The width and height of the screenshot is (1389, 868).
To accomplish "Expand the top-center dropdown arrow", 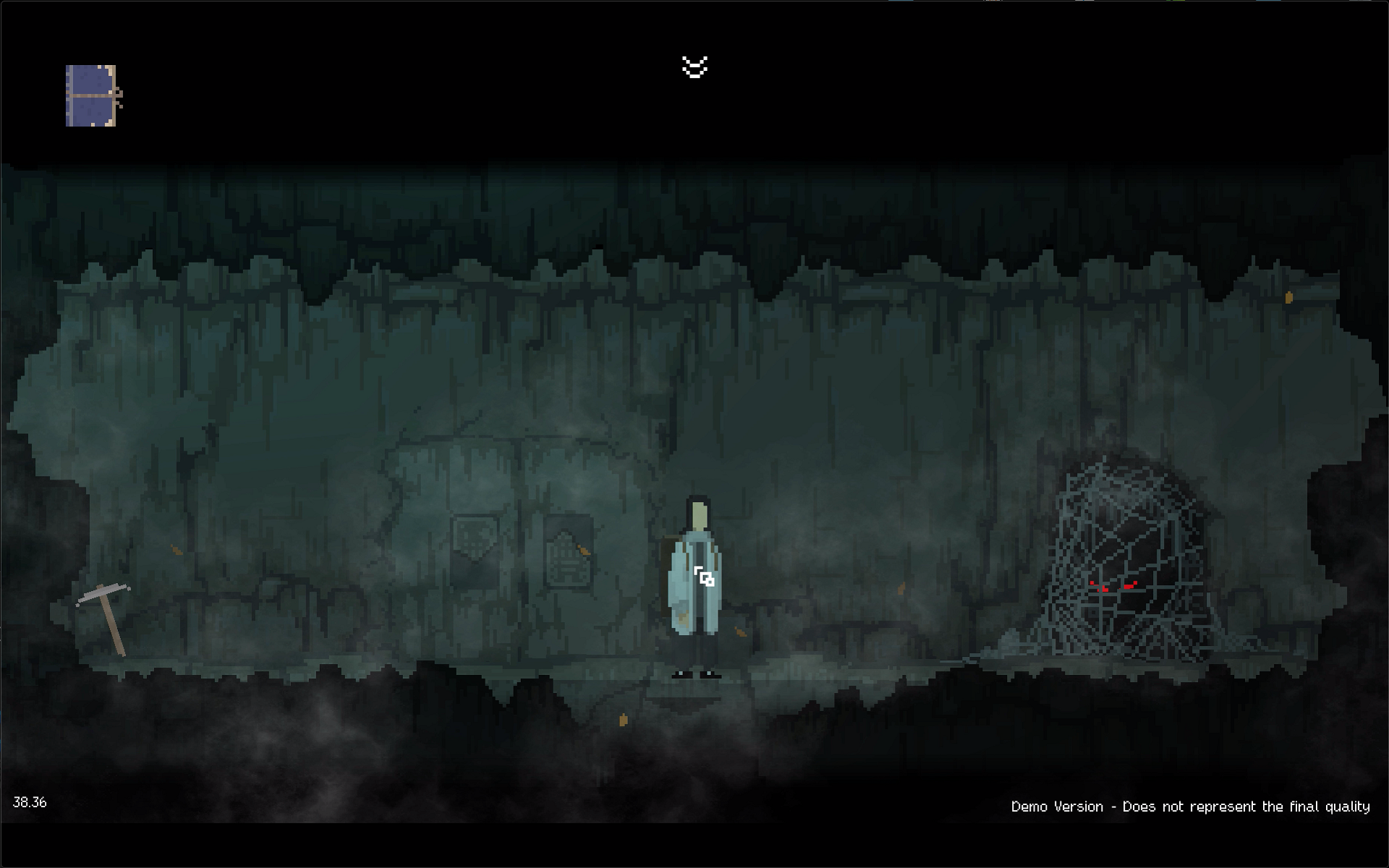I will point(694,67).
